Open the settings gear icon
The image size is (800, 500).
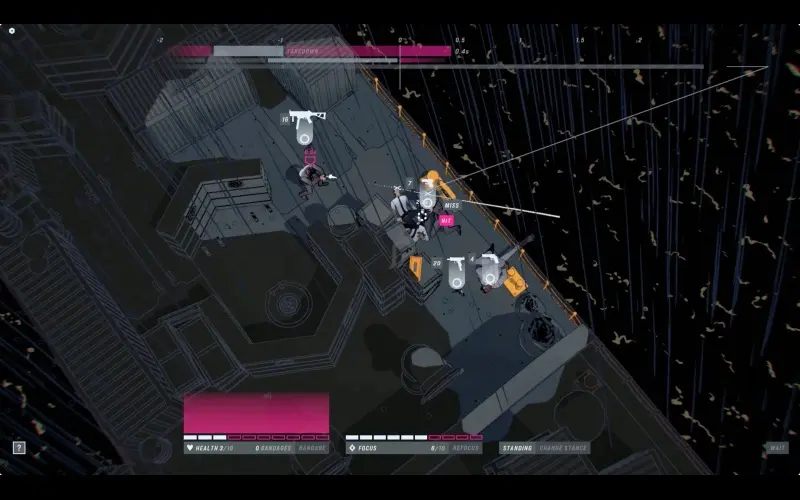[x=12, y=31]
